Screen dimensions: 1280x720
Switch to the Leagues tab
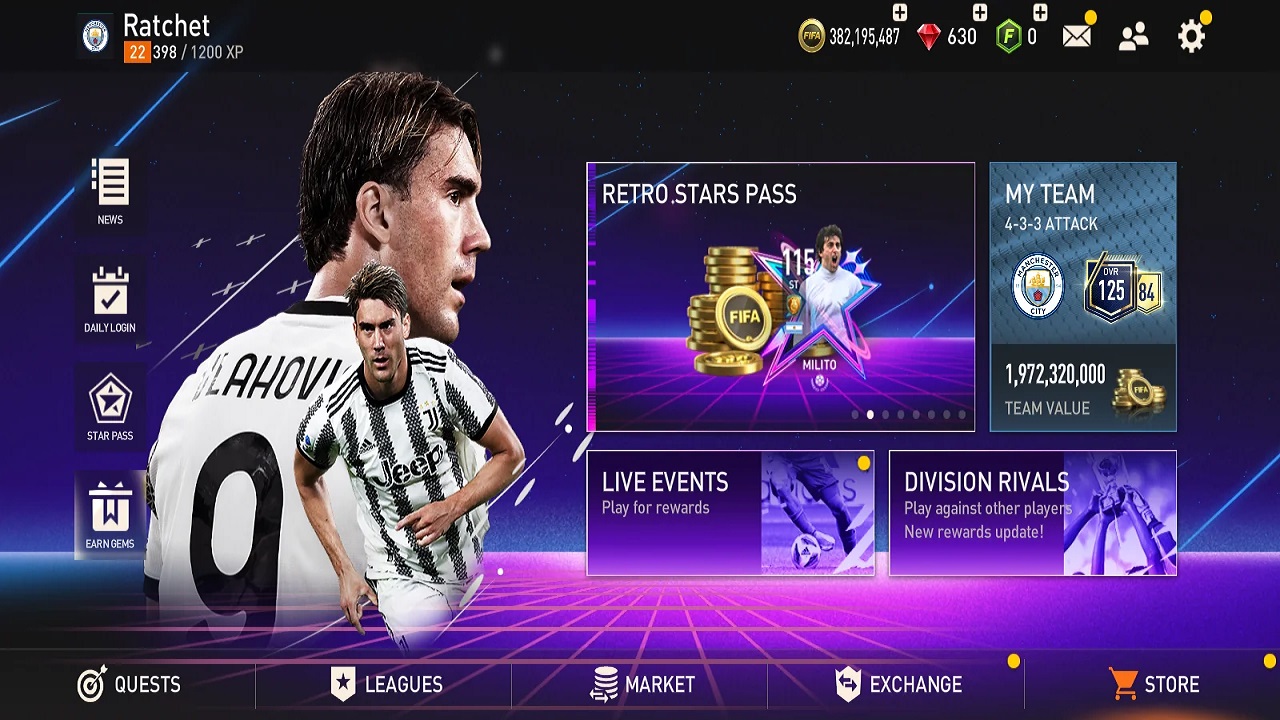click(390, 685)
